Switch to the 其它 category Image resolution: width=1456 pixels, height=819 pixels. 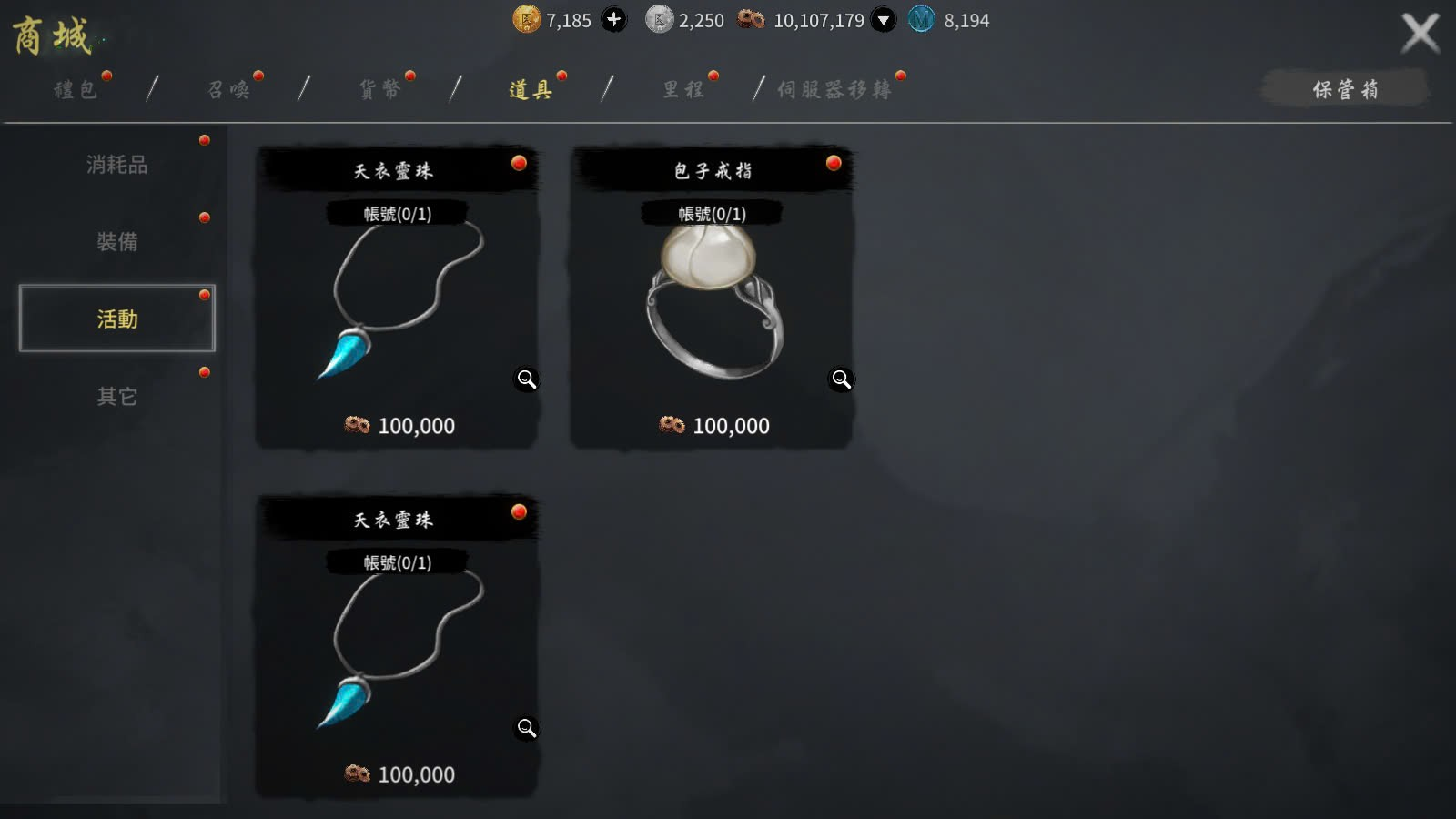[117, 397]
